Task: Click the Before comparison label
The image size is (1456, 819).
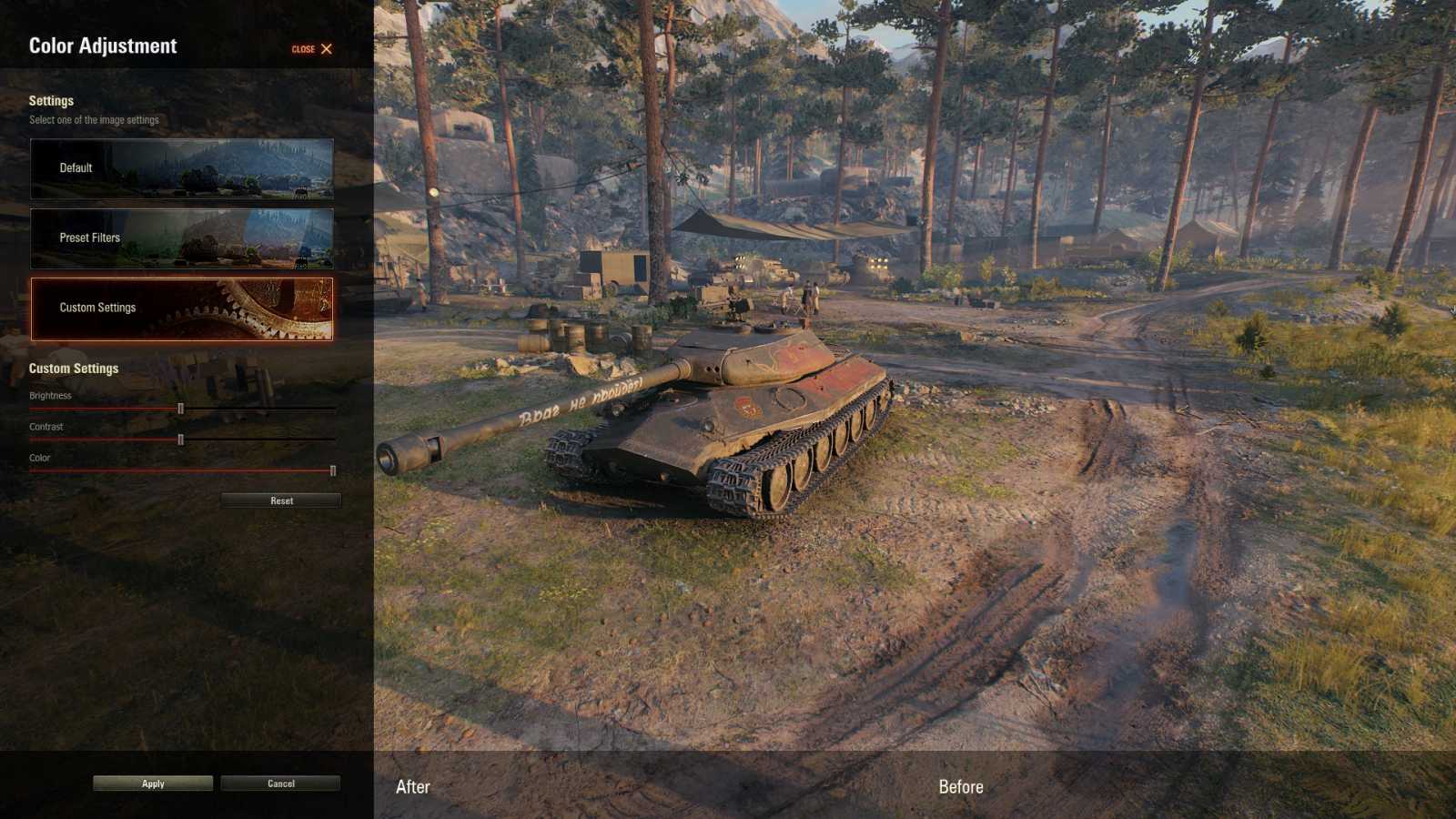Action: coord(961,786)
